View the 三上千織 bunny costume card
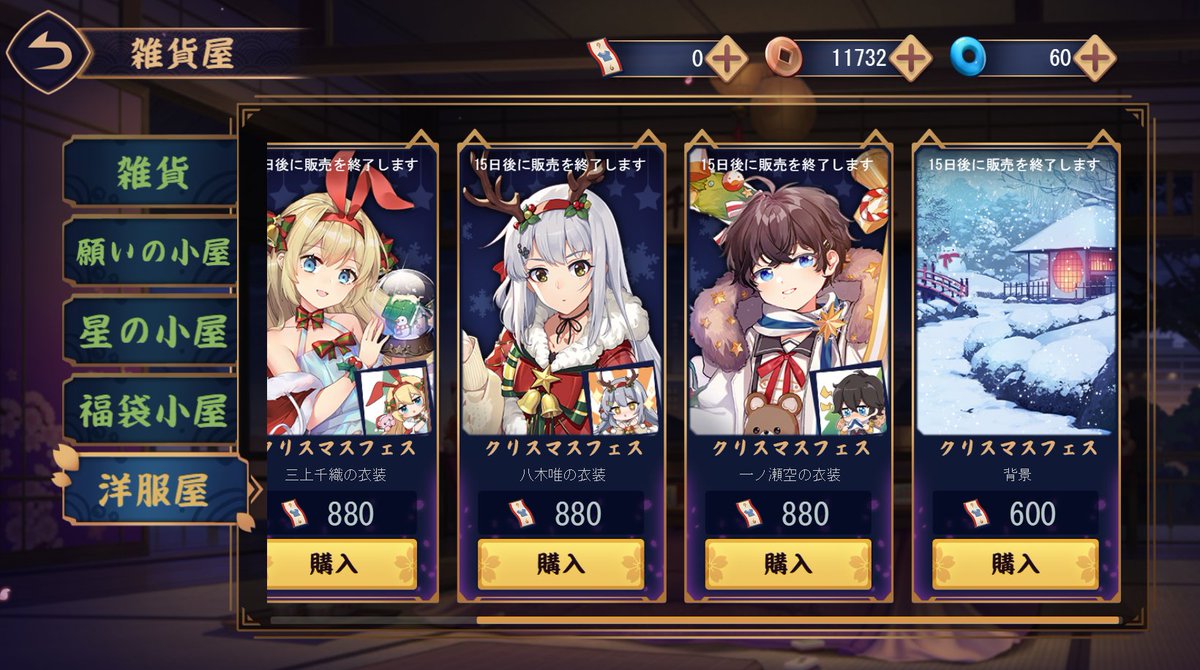This screenshot has width=1200, height=670. tap(350, 300)
